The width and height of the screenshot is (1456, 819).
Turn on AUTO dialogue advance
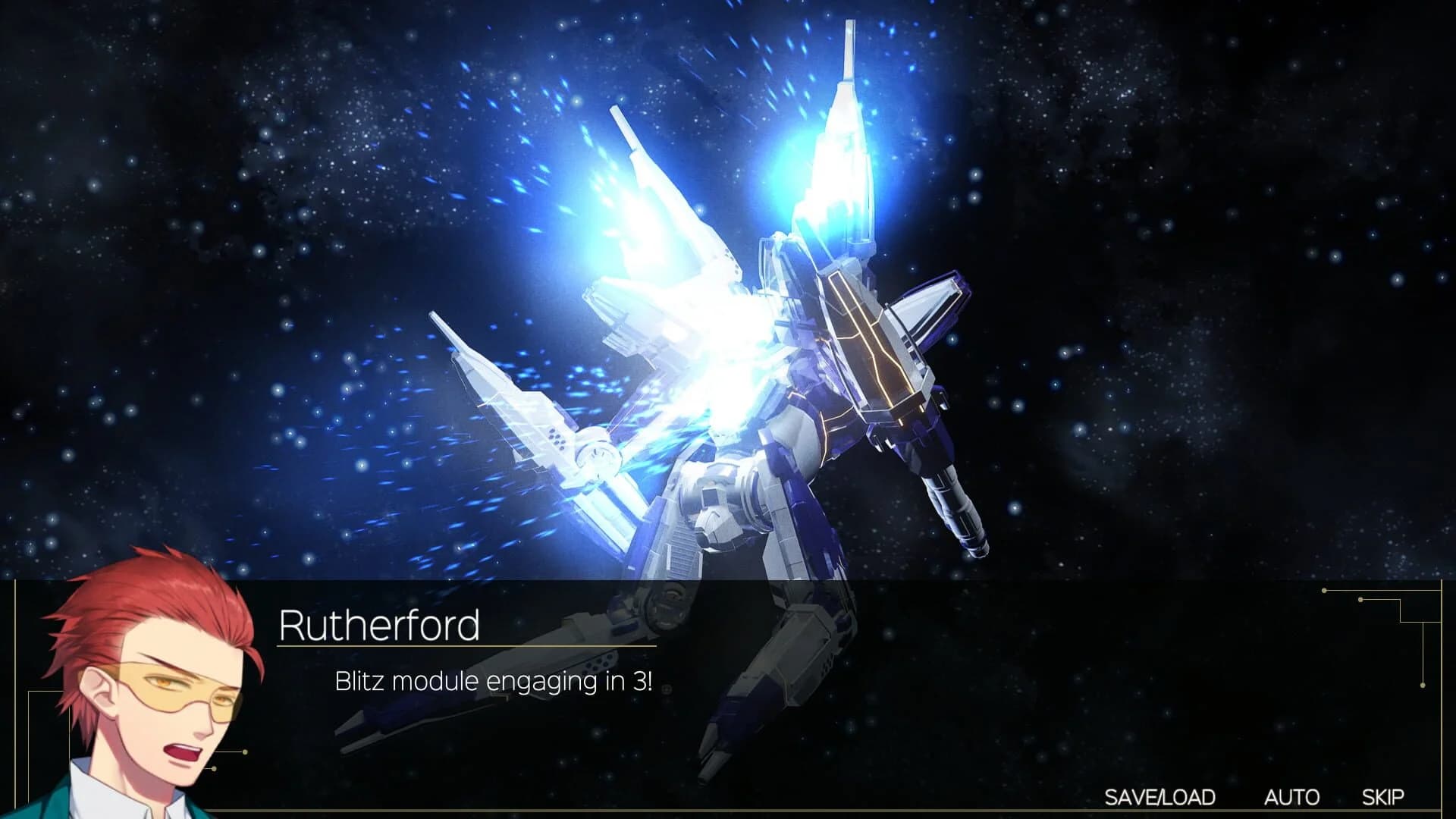(1291, 797)
